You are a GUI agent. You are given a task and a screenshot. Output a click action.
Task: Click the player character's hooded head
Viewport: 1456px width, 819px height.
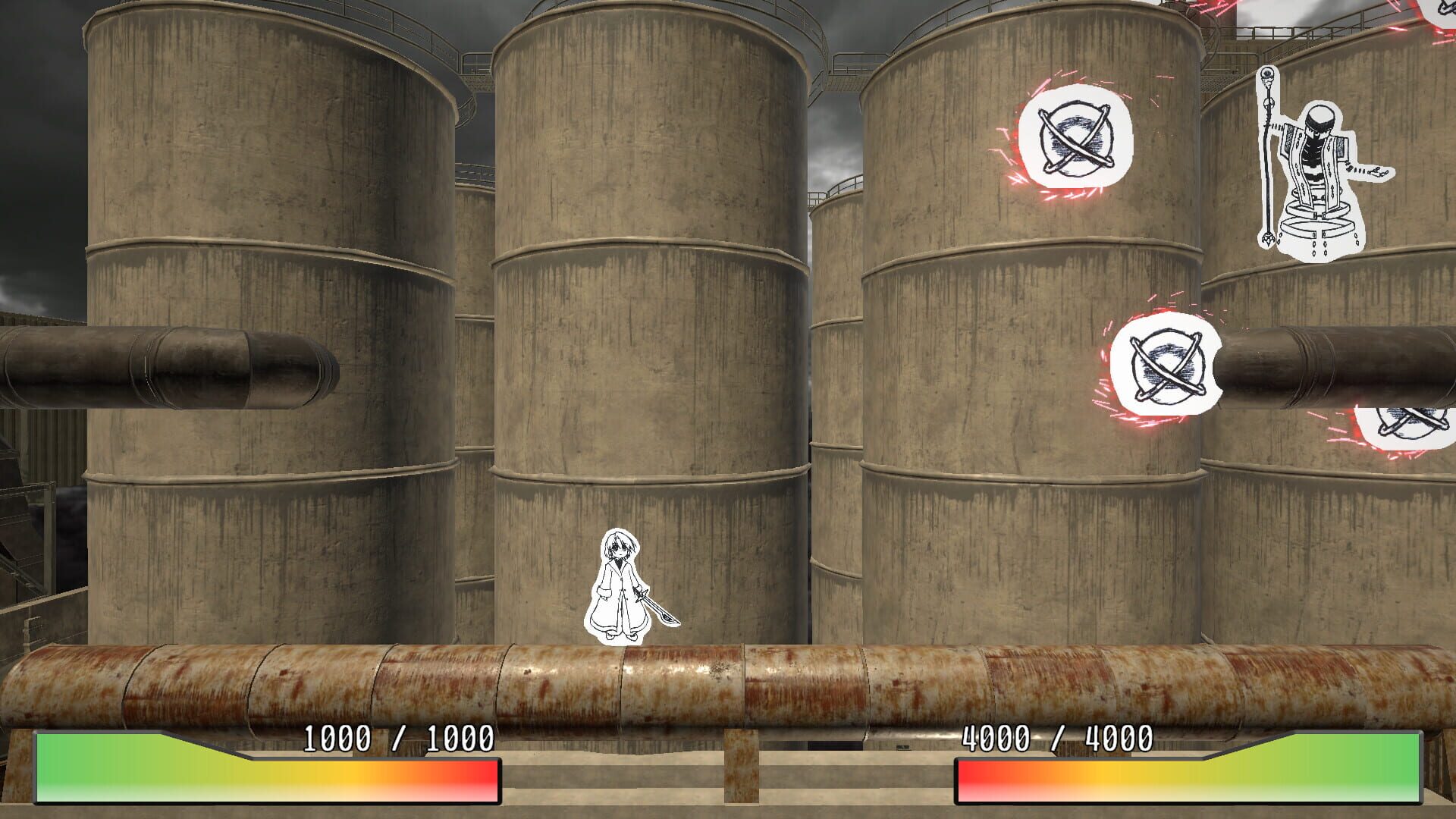tap(620, 544)
